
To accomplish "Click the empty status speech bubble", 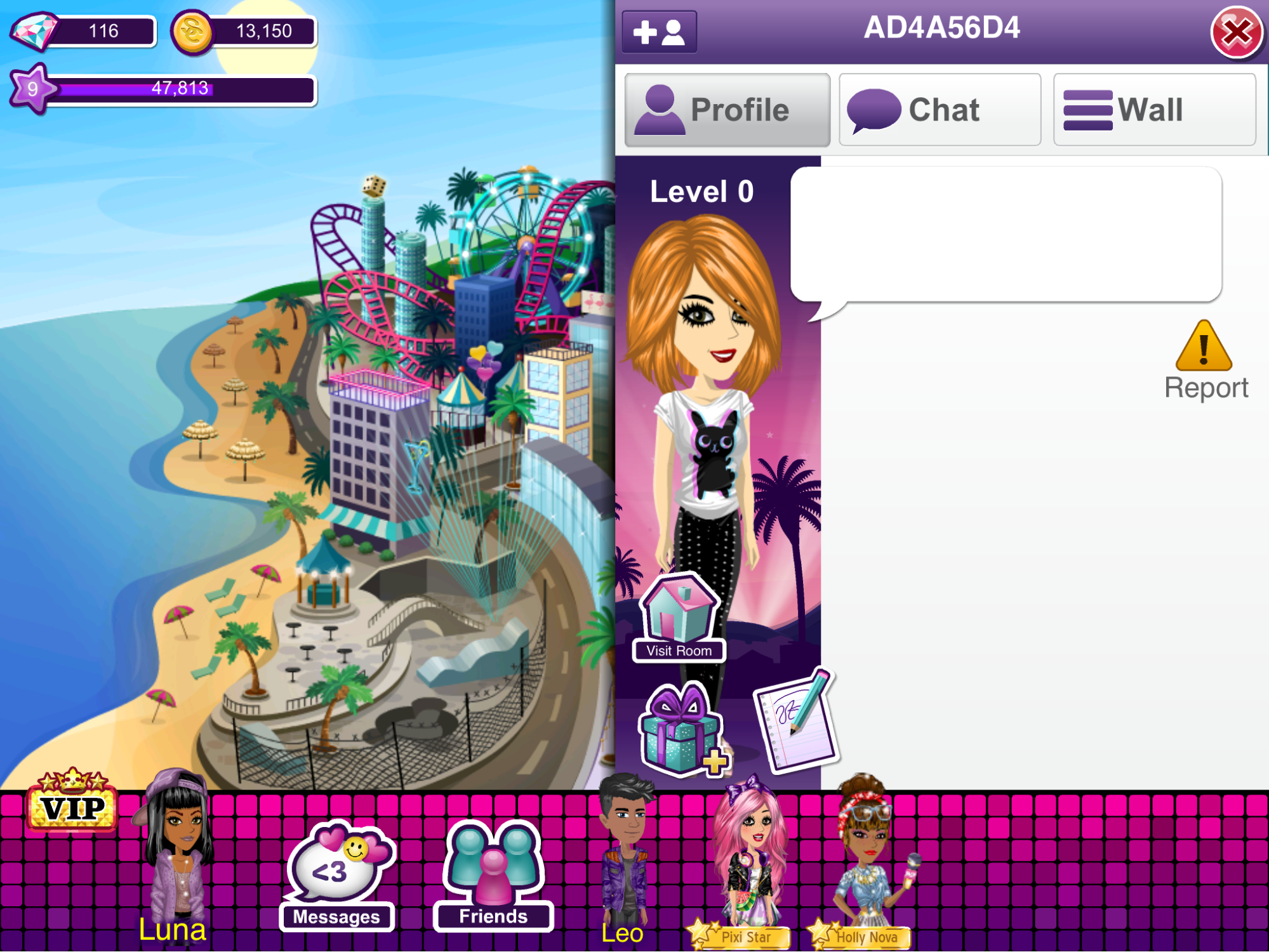I will 1006,234.
